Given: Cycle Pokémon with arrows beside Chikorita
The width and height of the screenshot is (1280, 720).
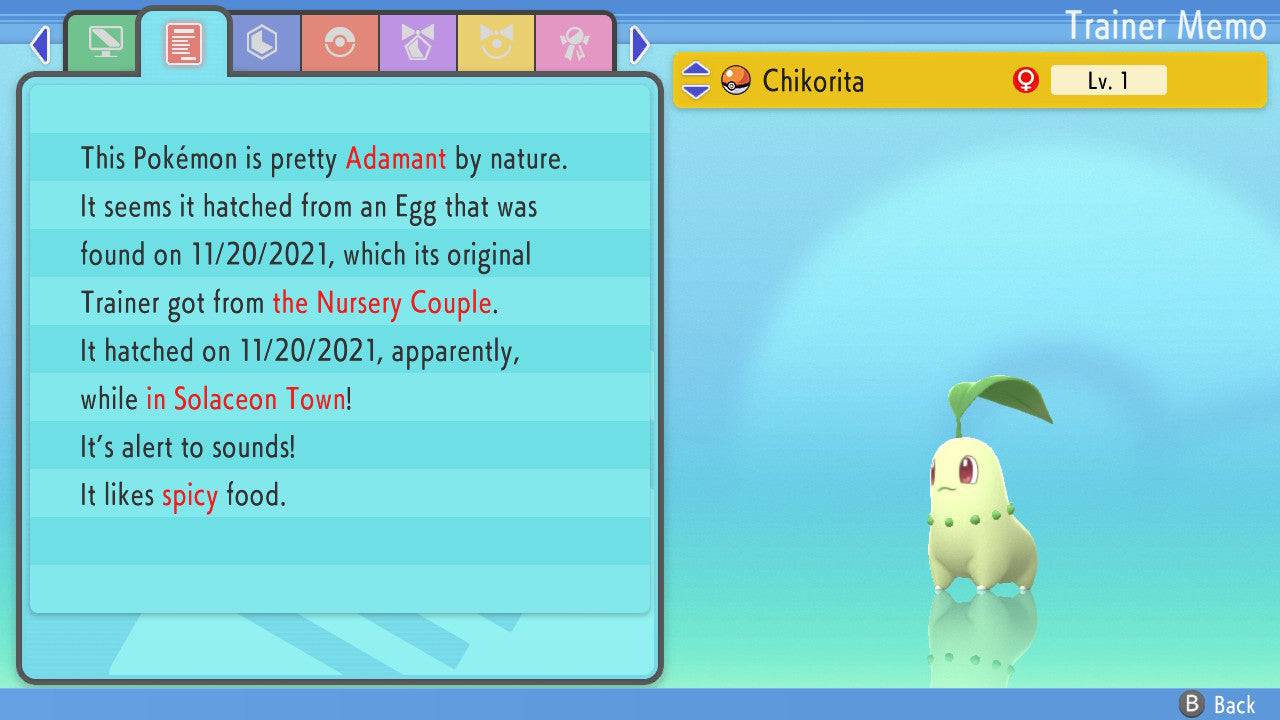Looking at the screenshot, I should (696, 80).
